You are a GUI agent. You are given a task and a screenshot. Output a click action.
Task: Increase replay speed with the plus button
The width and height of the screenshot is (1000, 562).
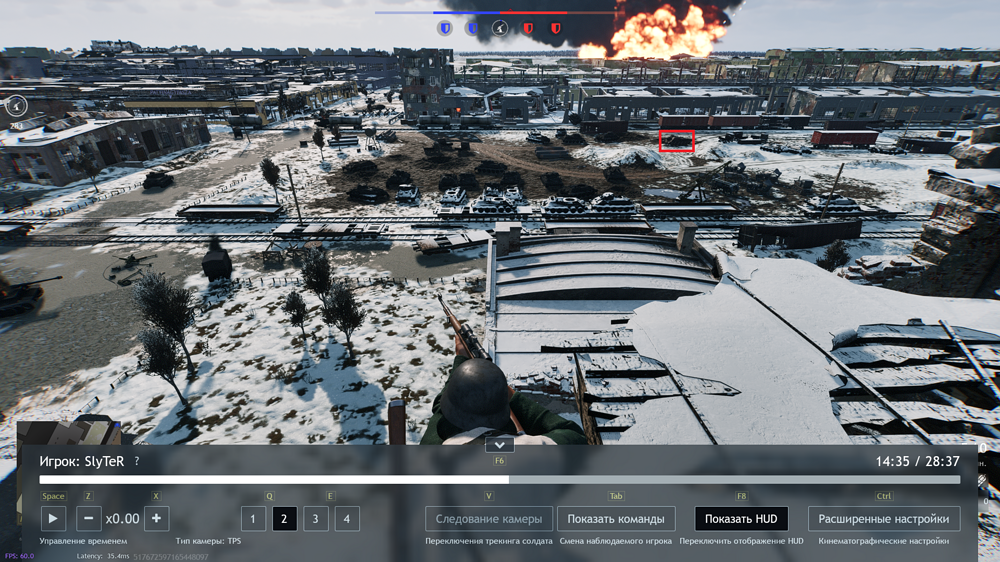pyautogui.click(x=156, y=518)
